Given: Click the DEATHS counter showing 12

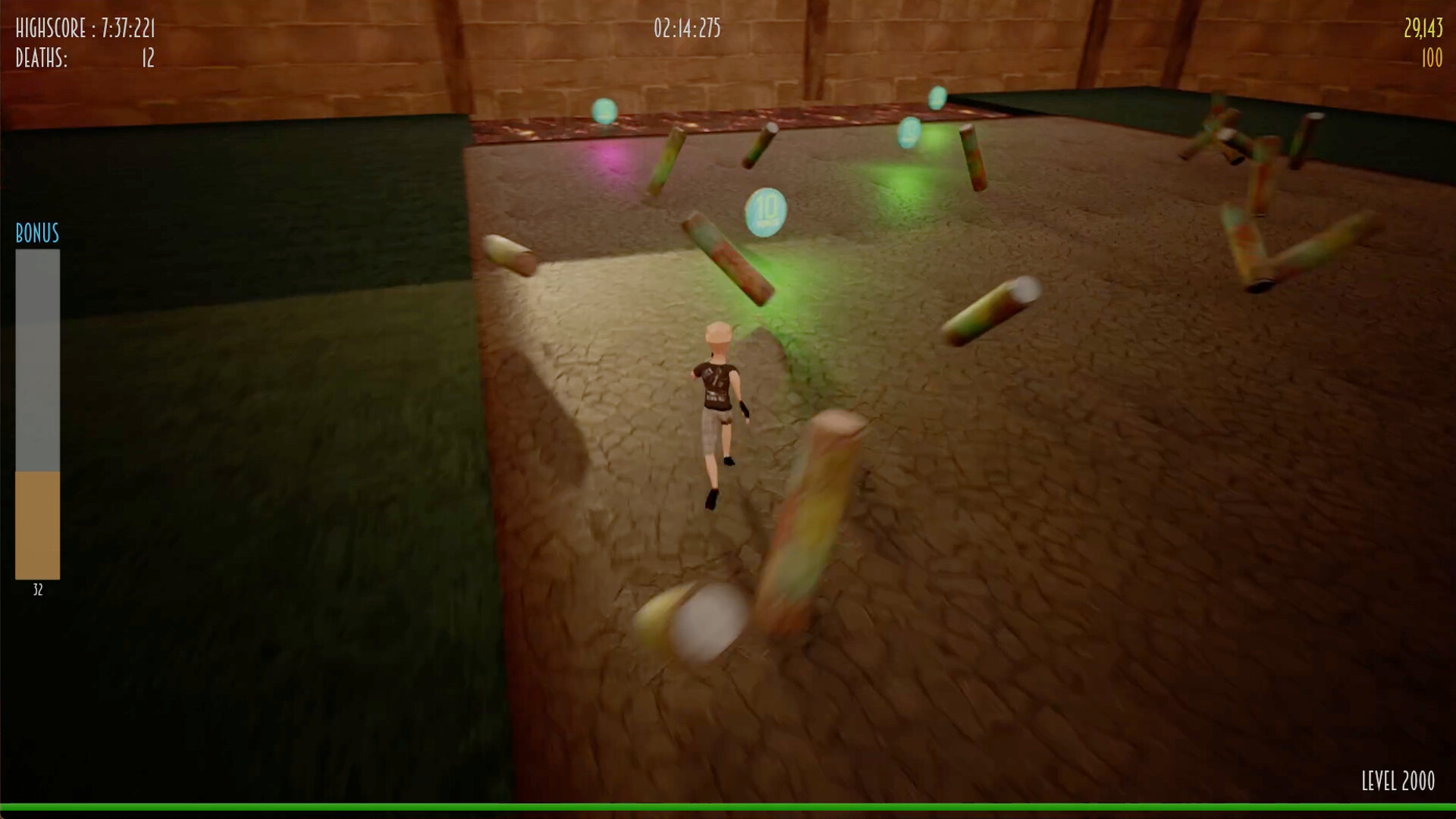Looking at the screenshot, I should pos(83,59).
